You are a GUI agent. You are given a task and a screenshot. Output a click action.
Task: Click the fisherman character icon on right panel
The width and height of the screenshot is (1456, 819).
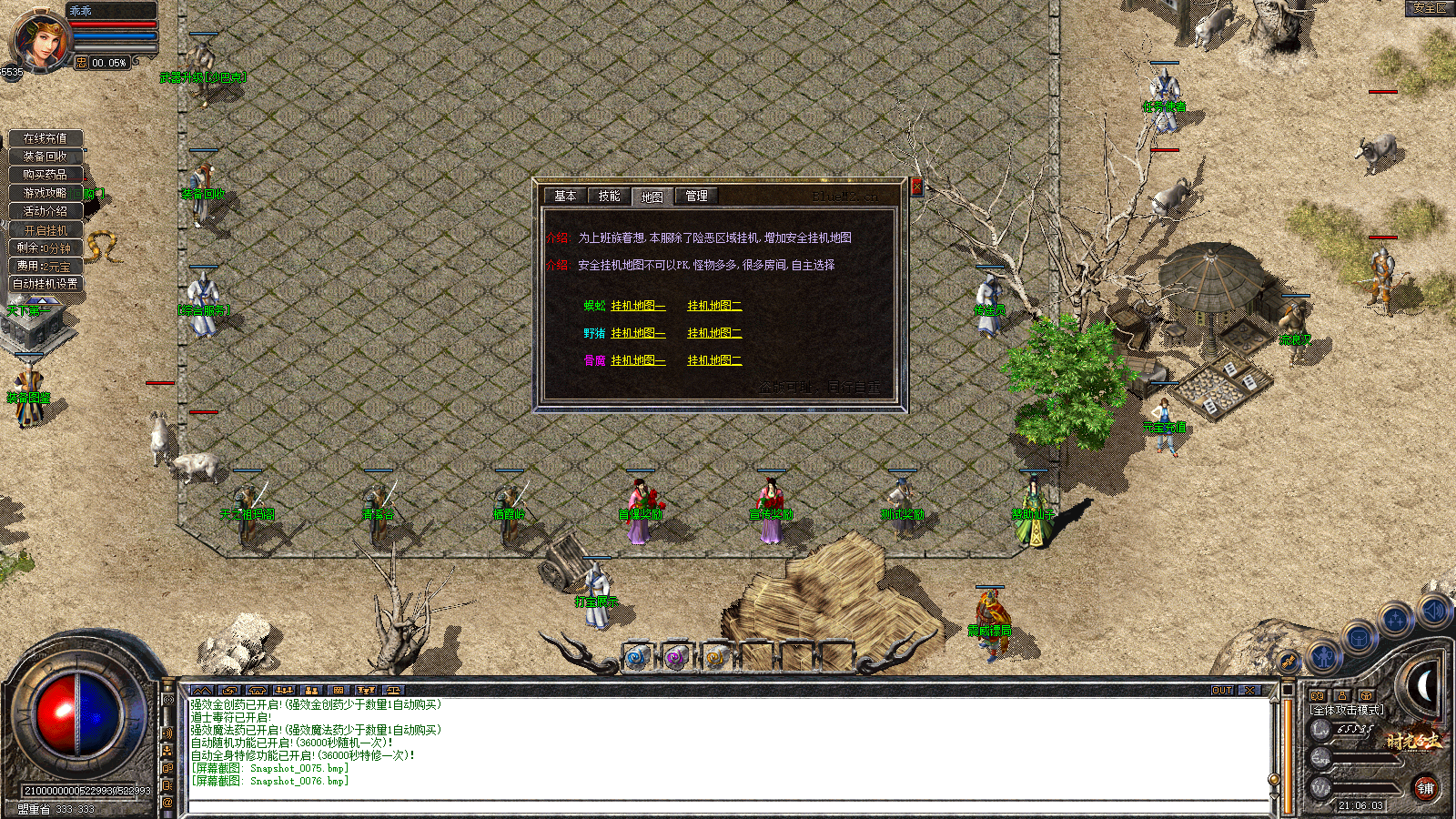(x=1322, y=655)
